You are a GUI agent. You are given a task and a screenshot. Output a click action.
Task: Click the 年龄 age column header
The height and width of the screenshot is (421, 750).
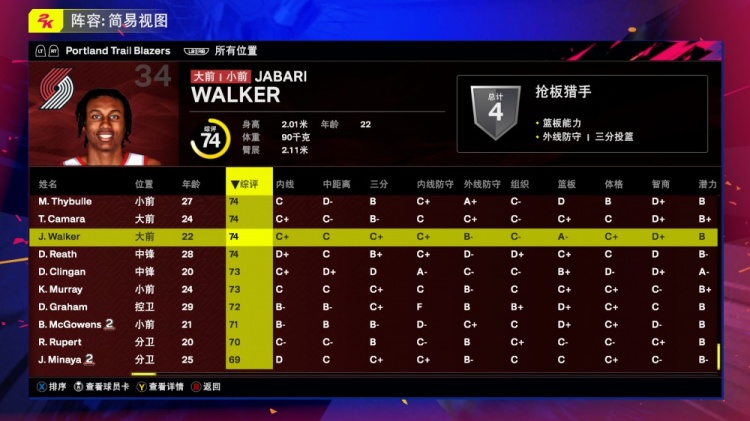pyautogui.click(x=190, y=184)
